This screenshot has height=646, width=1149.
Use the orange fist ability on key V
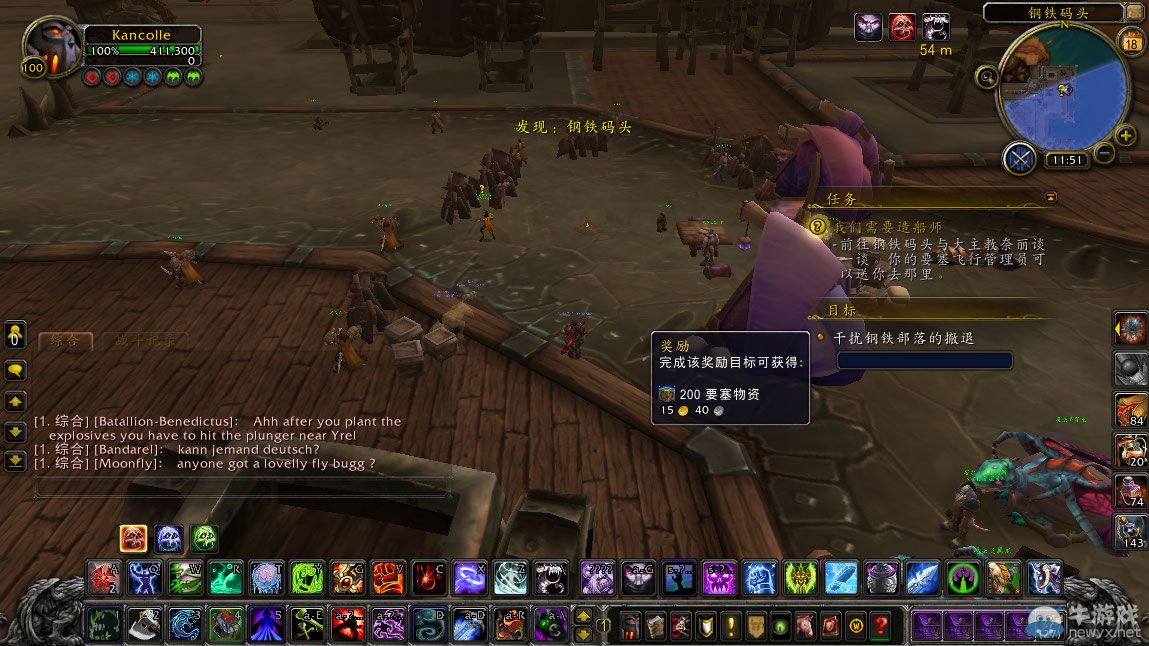point(389,577)
